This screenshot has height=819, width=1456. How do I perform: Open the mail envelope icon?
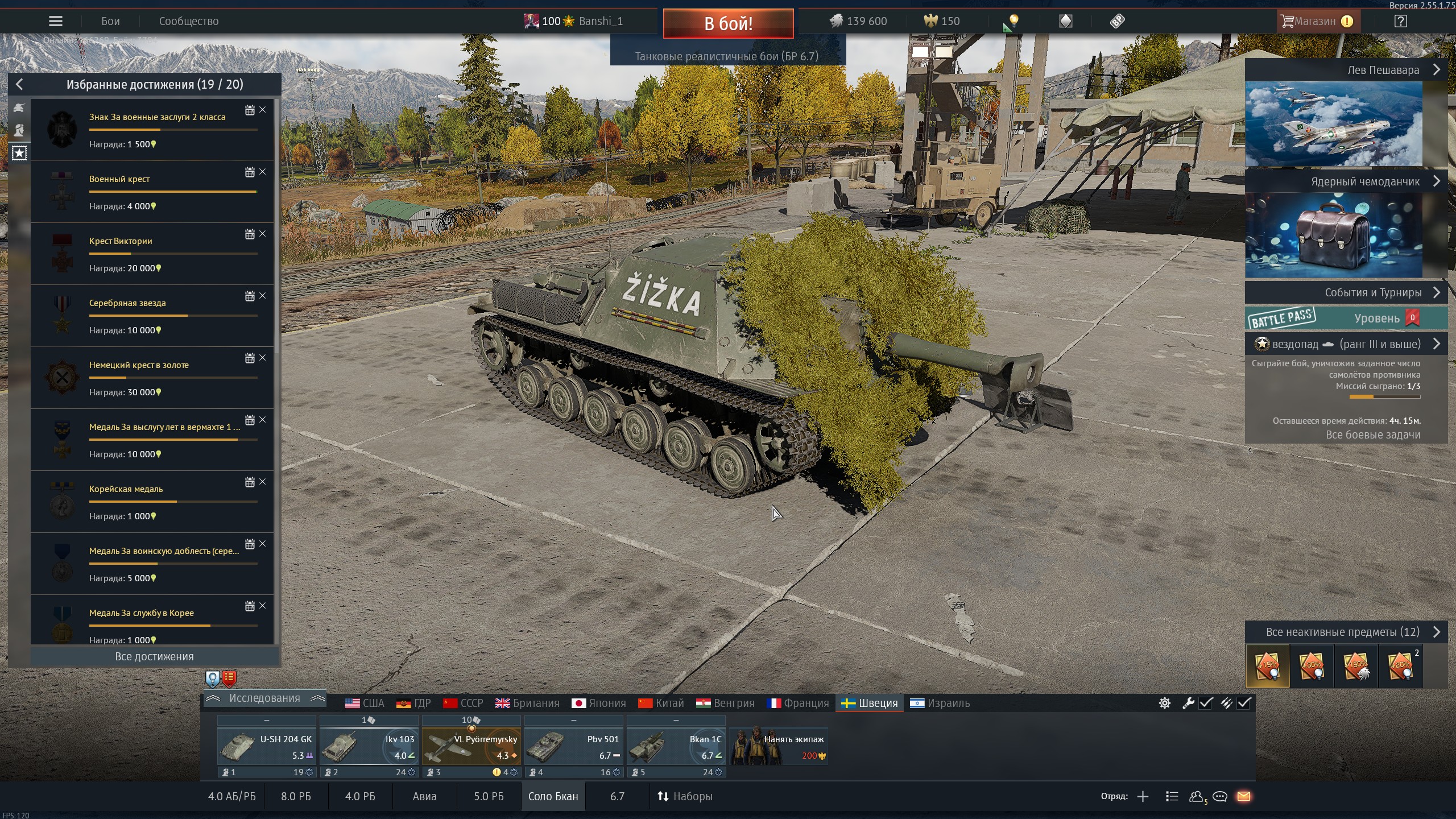point(1244,796)
